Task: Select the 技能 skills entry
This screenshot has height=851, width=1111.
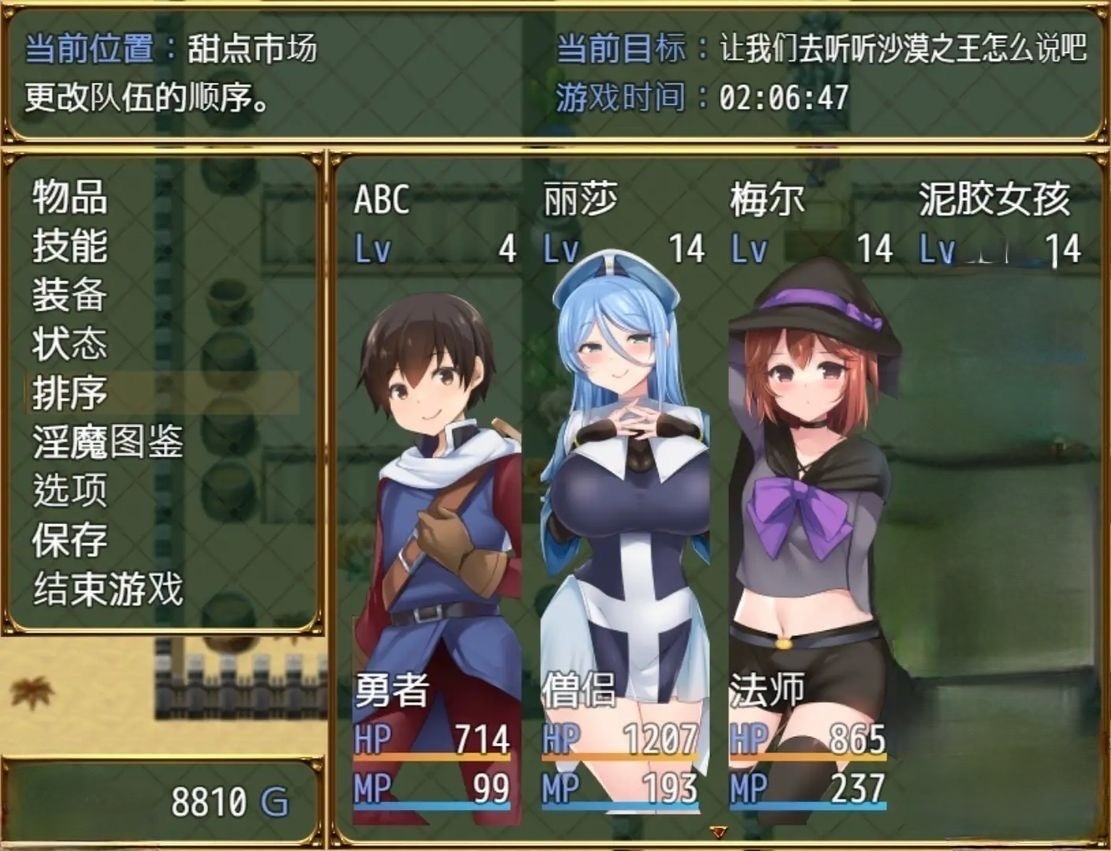Action: (x=70, y=246)
